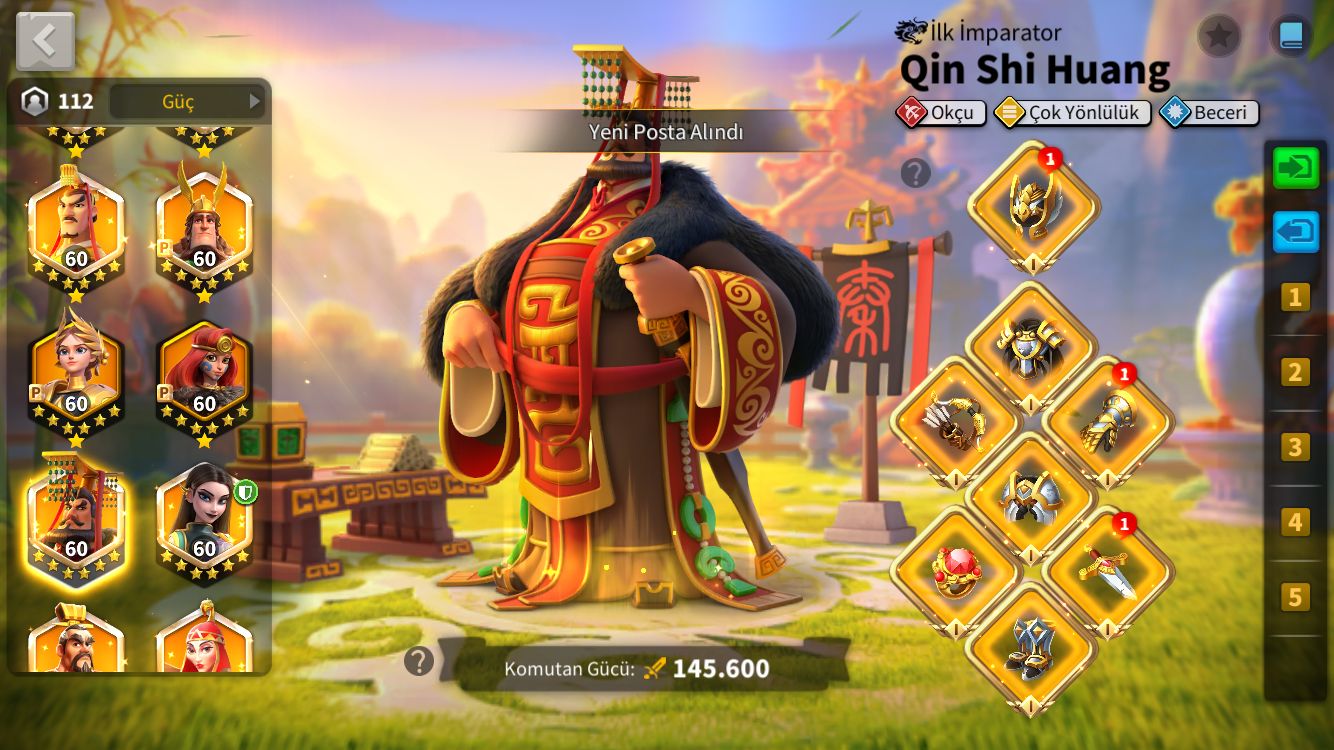Click the Çok Yönlülük tag

click(1072, 113)
